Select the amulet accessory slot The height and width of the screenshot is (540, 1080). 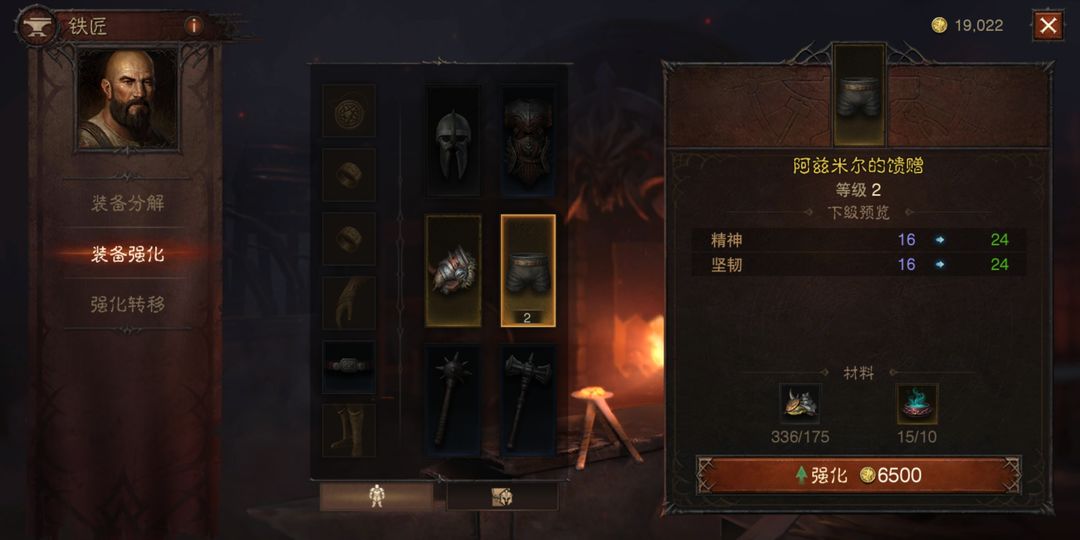(349, 111)
